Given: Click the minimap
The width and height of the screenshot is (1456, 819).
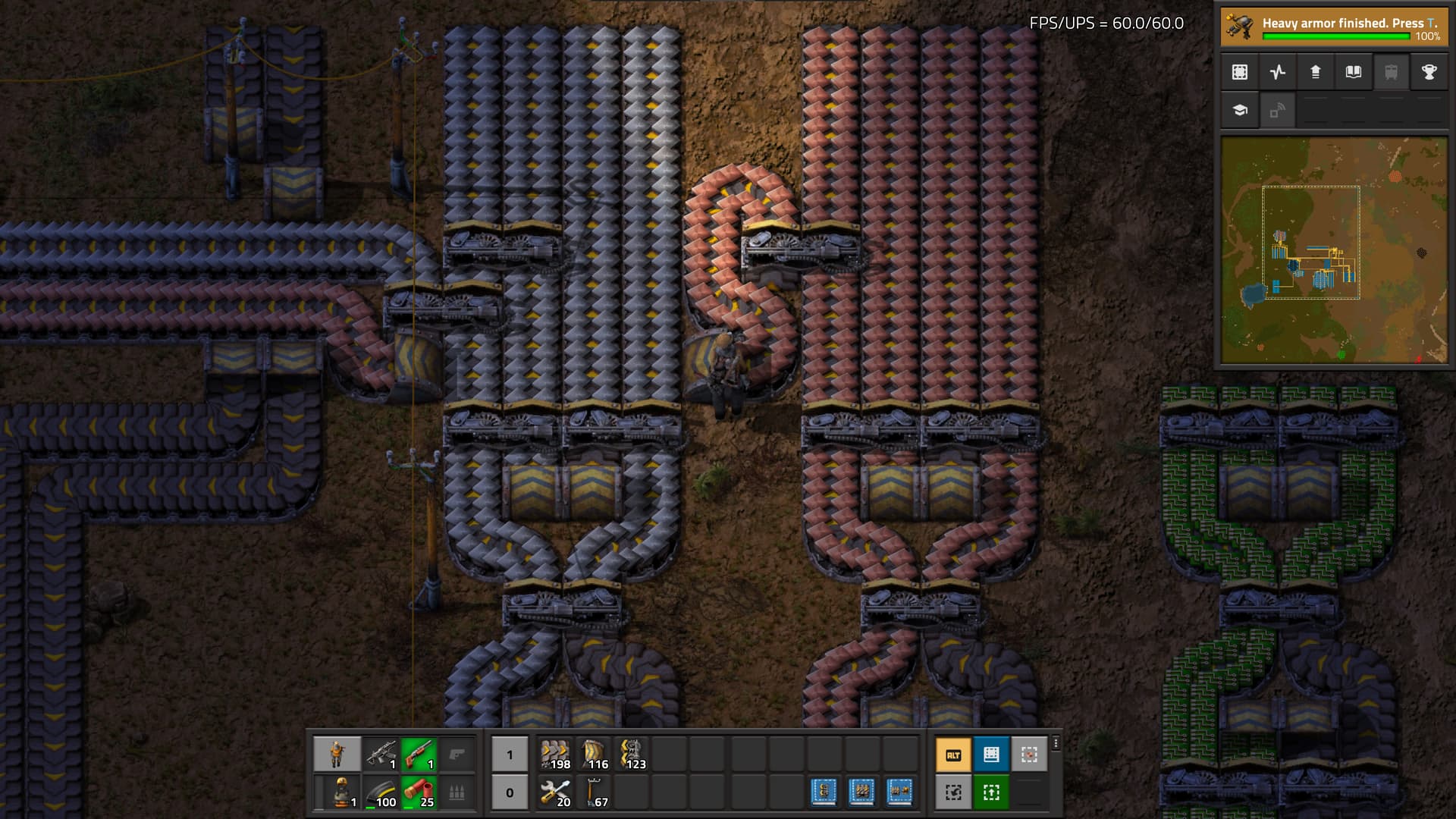Looking at the screenshot, I should tap(1334, 250).
